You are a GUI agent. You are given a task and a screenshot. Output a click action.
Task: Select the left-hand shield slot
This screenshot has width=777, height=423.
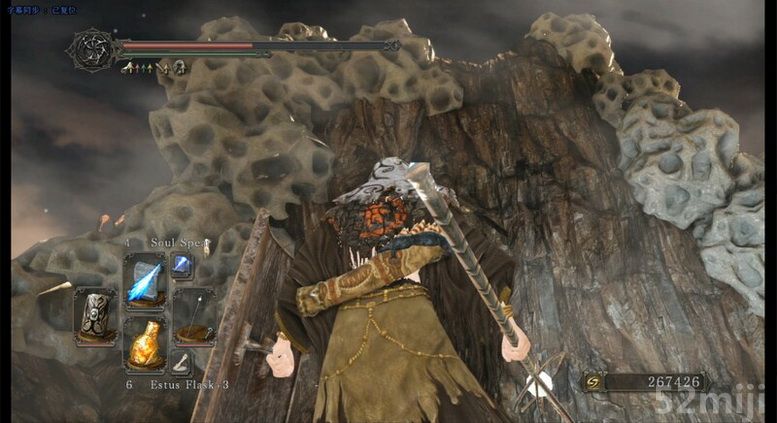click(x=96, y=316)
